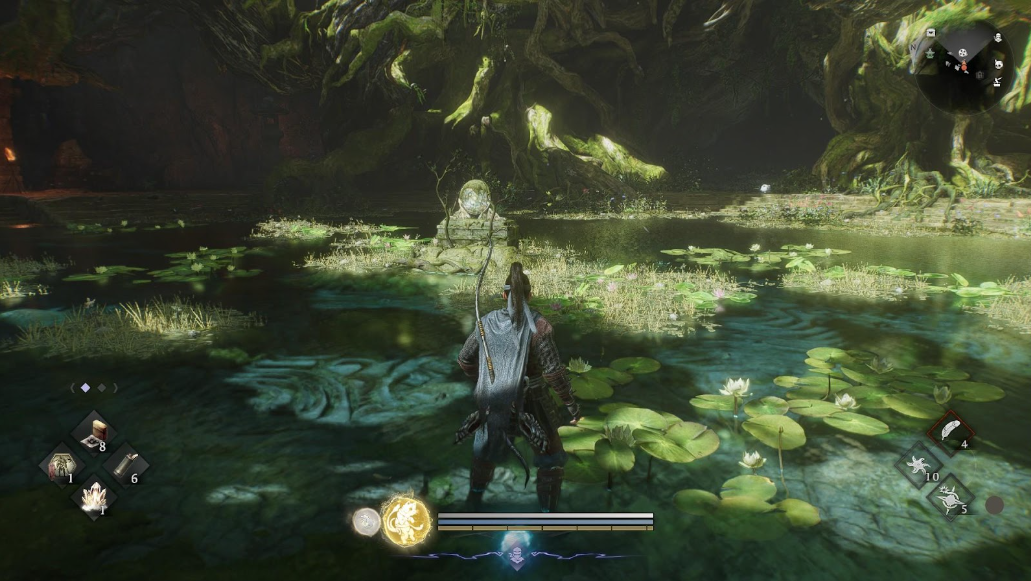Choose the starfish-shaped shuriken slot

[918, 464]
